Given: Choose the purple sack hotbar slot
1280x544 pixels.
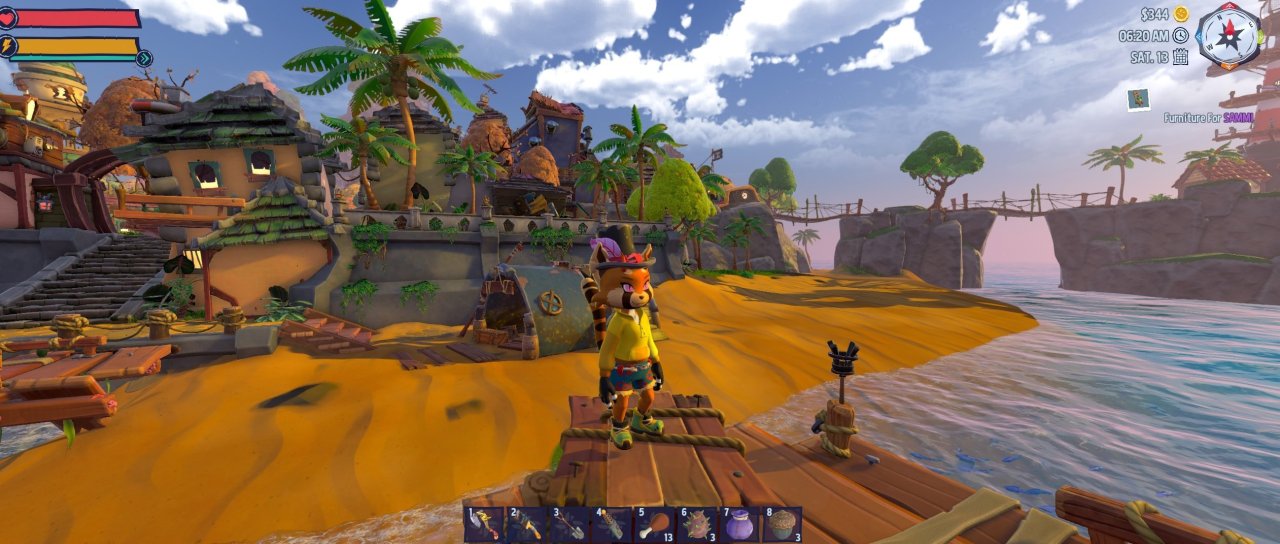Looking at the screenshot, I should click(741, 525).
